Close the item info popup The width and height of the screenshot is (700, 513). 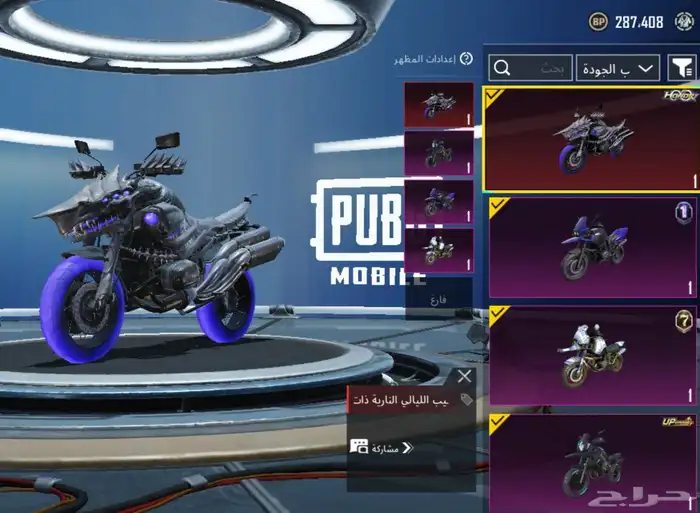pos(464,377)
